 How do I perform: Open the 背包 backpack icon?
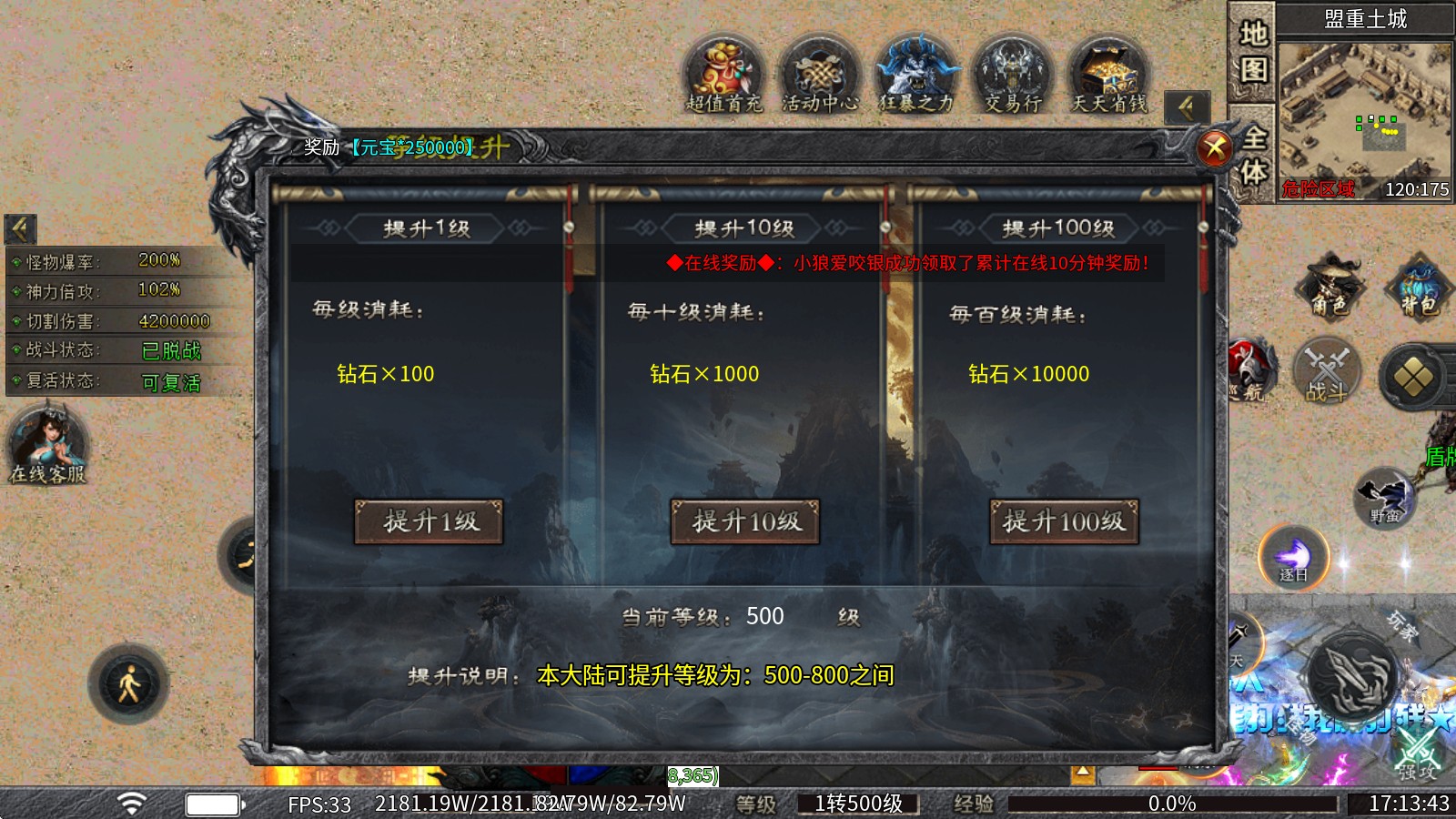(x=1420, y=291)
